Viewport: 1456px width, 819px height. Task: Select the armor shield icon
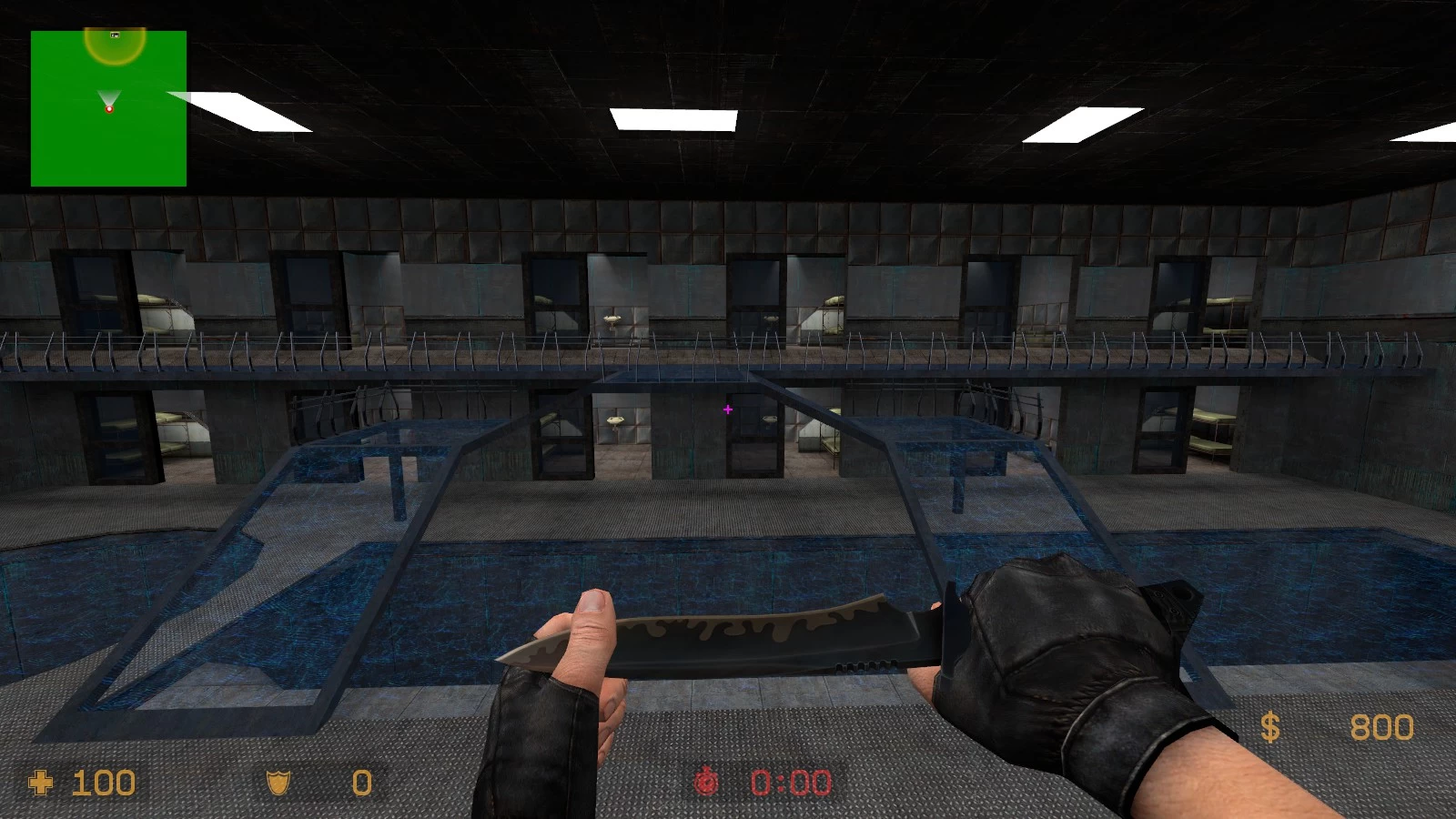[x=278, y=783]
